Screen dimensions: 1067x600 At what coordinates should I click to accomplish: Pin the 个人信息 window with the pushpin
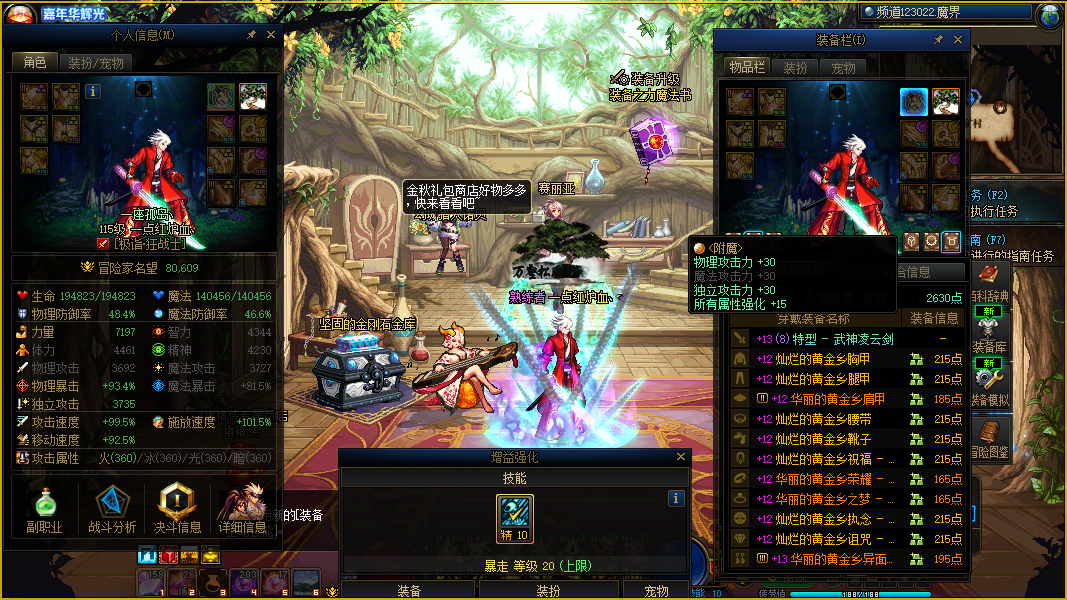tap(251, 35)
